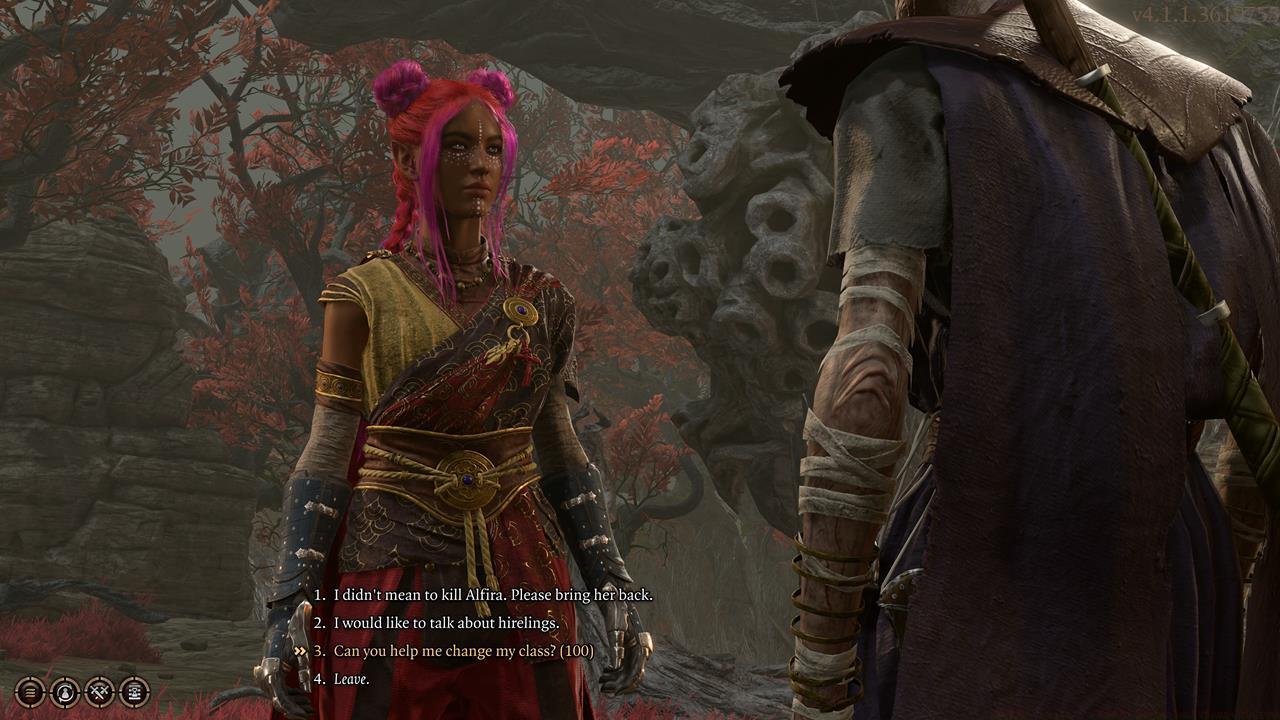This screenshot has height=720, width=1280.
Task: Open the dialogue history log icon
Action: tap(134, 691)
